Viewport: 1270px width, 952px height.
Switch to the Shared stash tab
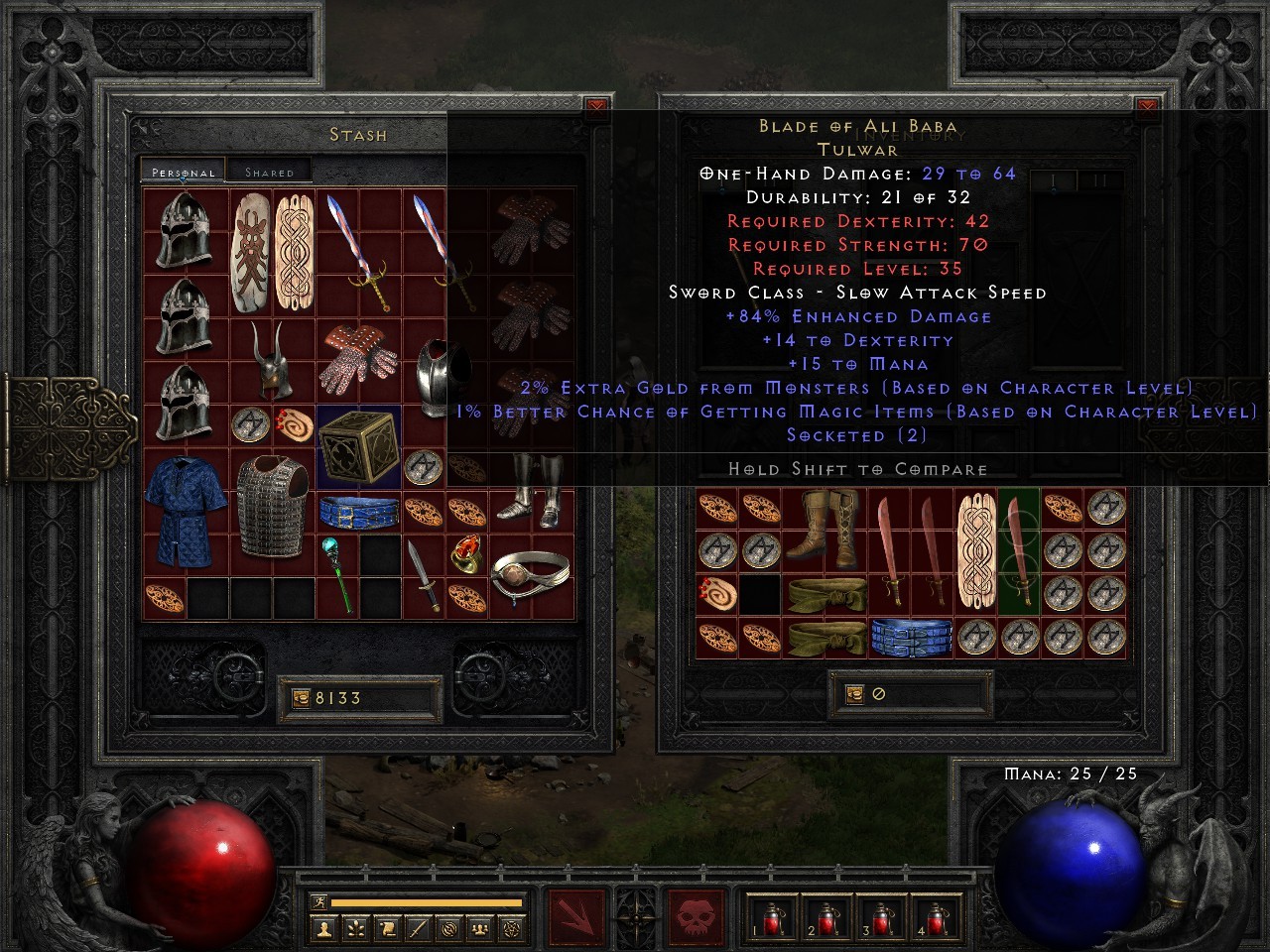269,171
